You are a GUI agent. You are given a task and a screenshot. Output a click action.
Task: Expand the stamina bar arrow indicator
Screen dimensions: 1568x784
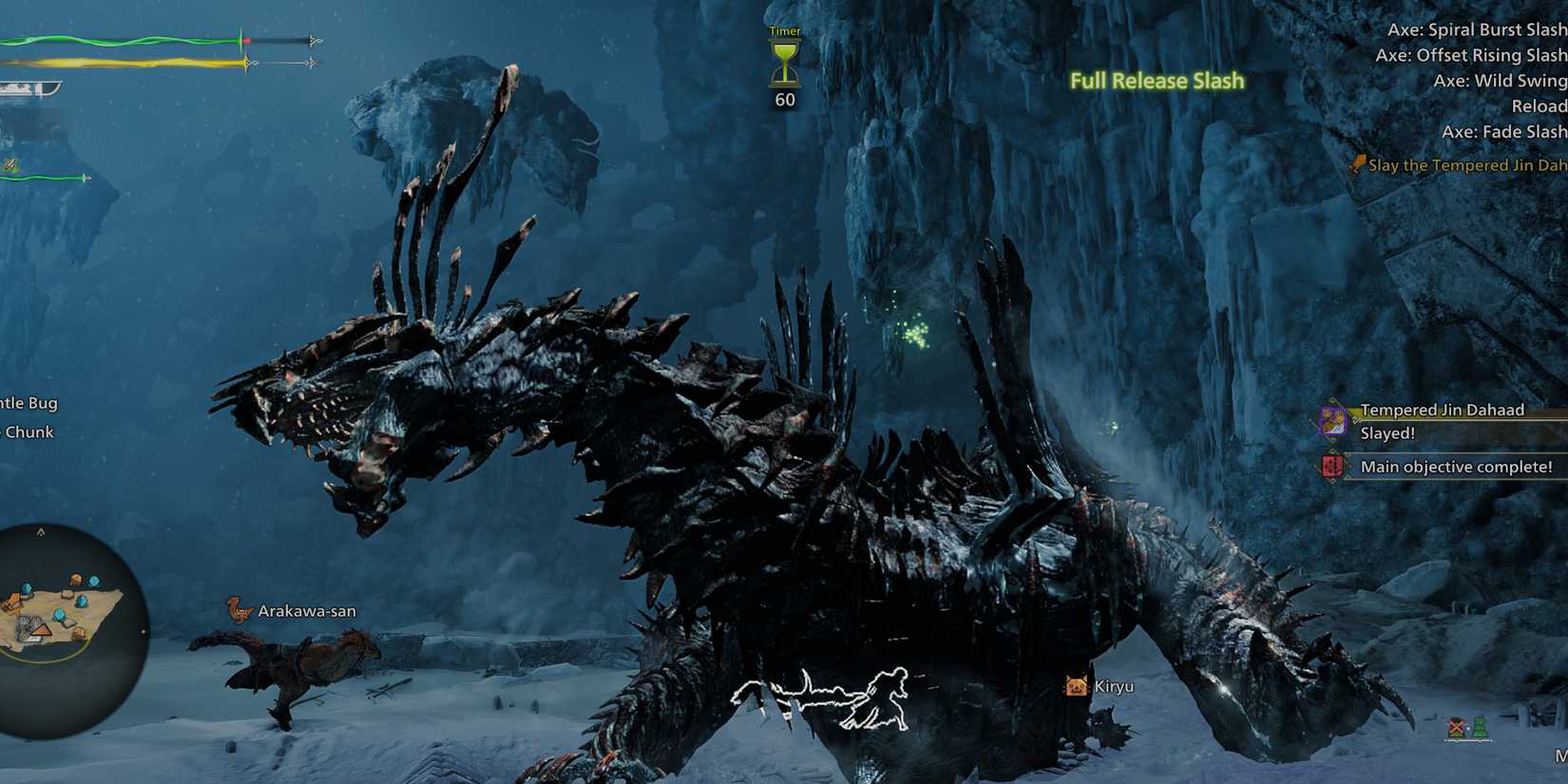tap(314, 63)
